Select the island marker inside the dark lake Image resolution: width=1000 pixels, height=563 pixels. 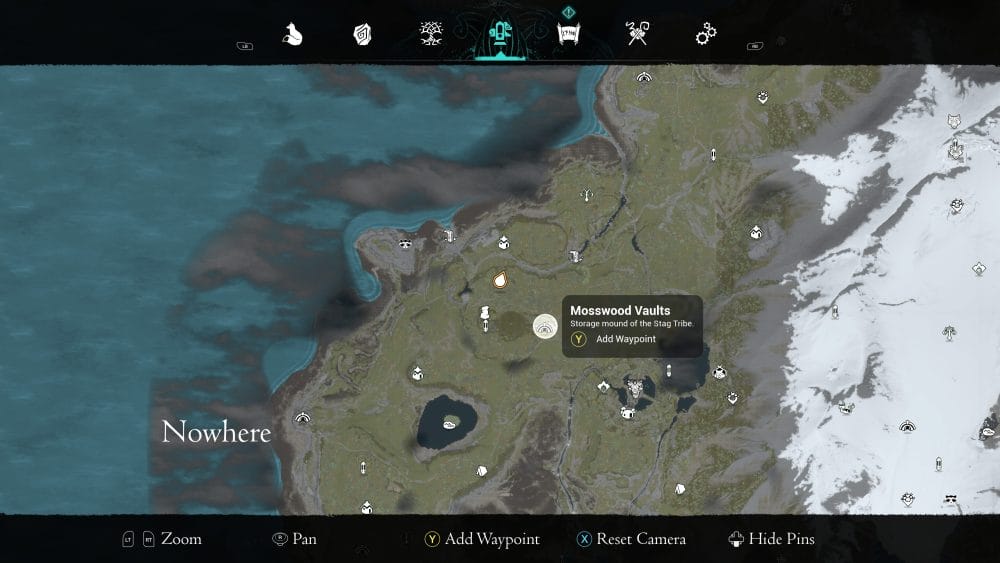(x=451, y=421)
